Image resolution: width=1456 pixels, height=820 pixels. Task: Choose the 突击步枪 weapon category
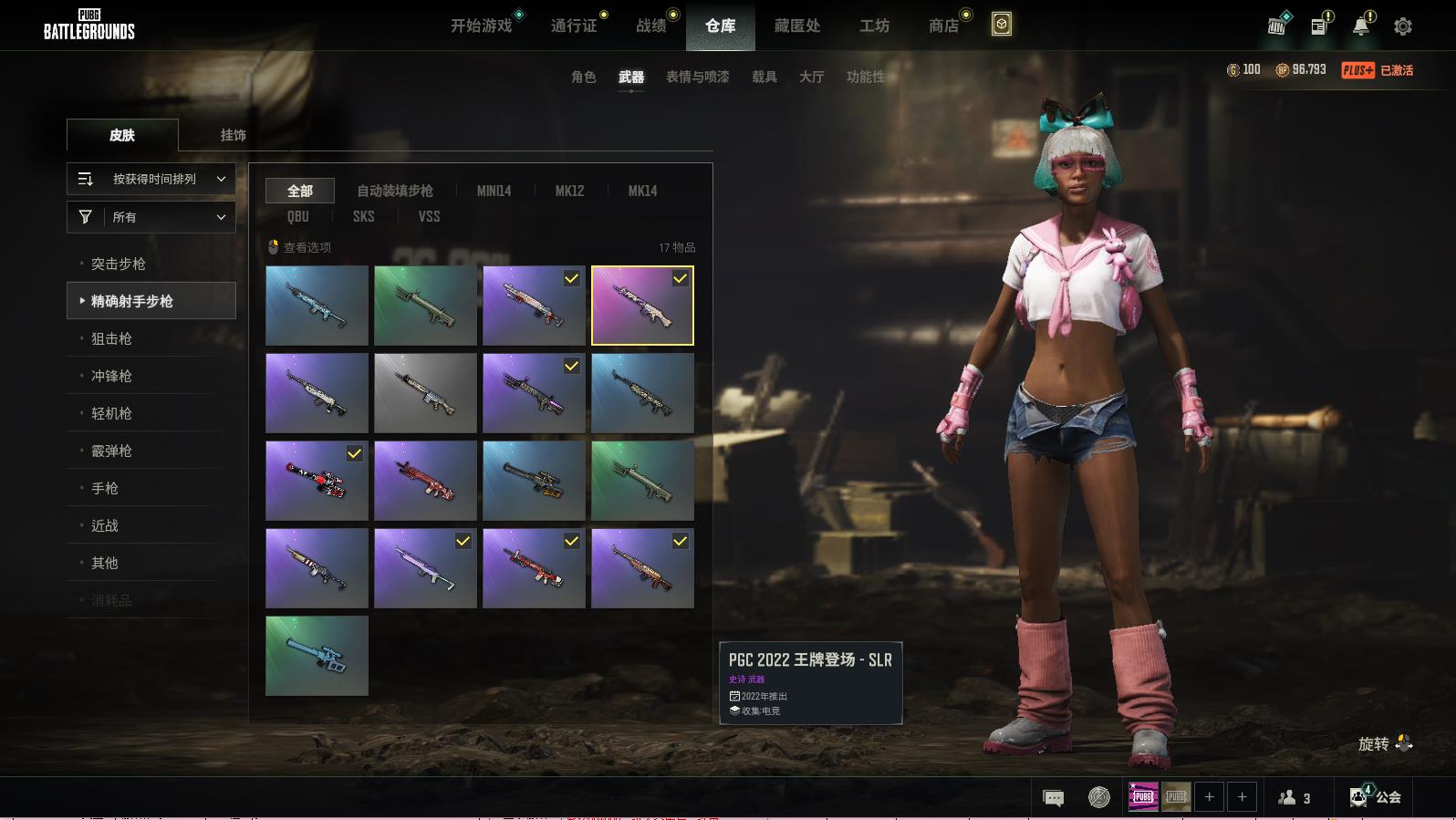point(119,264)
